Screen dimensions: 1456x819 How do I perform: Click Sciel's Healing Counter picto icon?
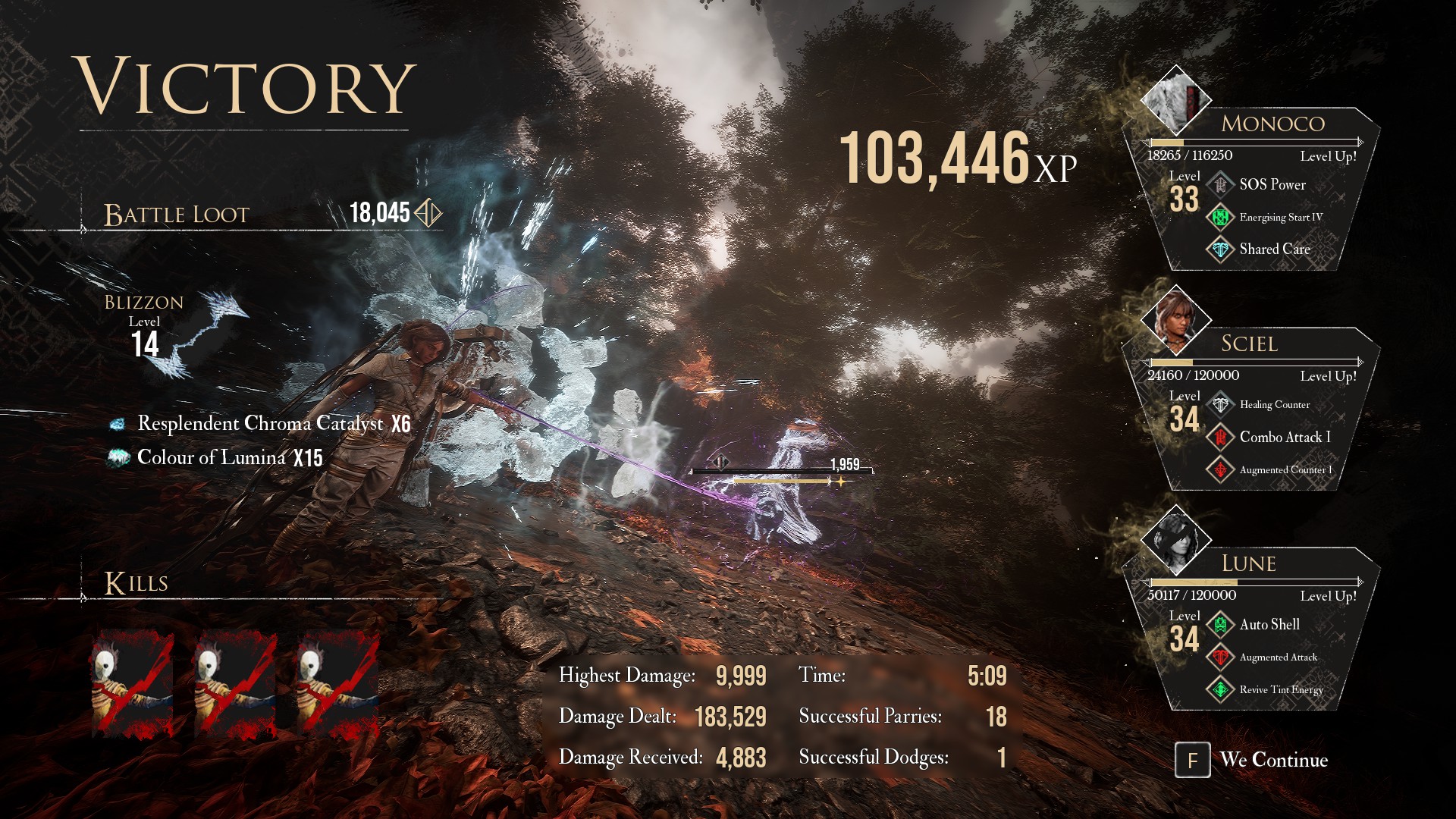click(1220, 405)
